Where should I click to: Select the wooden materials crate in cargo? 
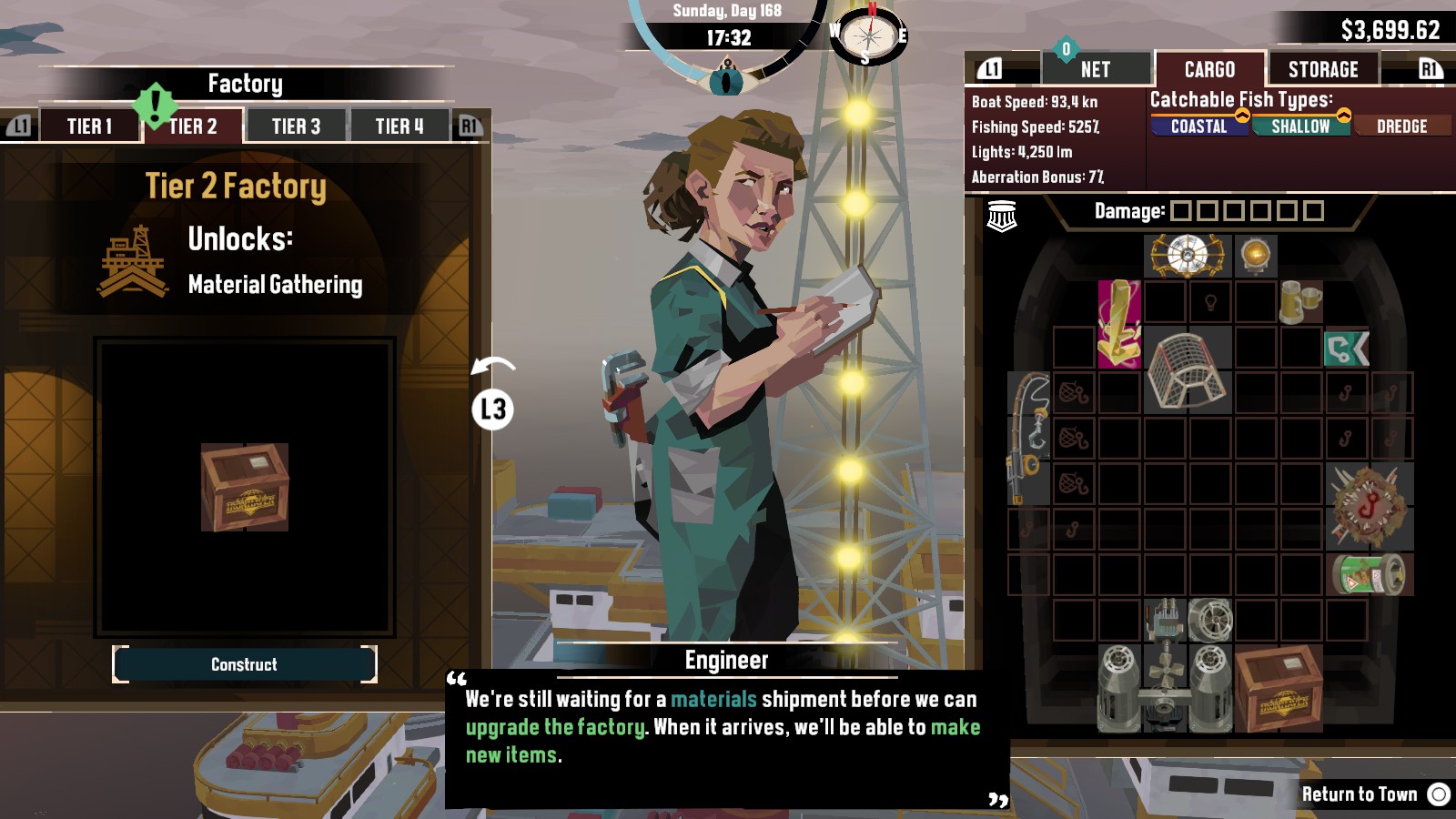[x=1278, y=688]
